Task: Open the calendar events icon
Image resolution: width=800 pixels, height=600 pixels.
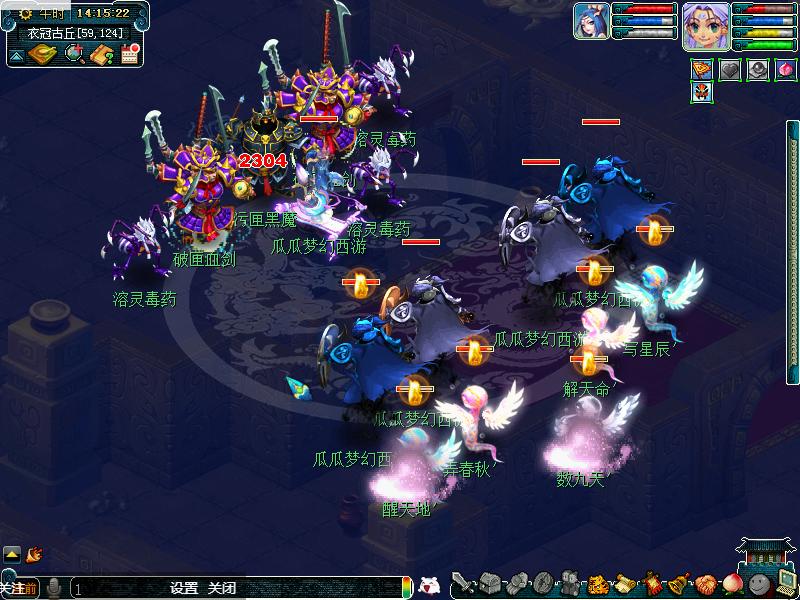Action: (129, 54)
